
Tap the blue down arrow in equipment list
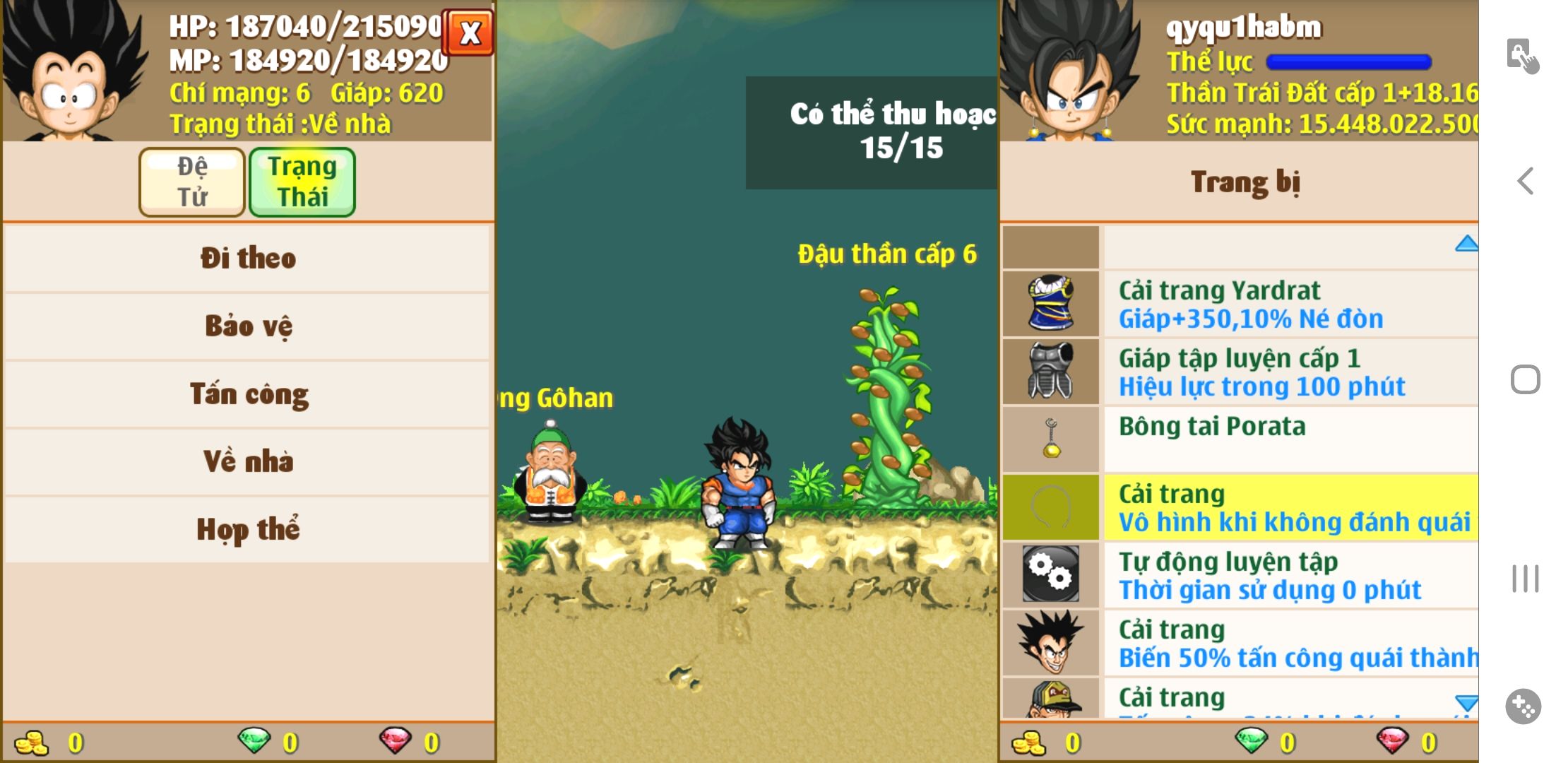(1466, 702)
